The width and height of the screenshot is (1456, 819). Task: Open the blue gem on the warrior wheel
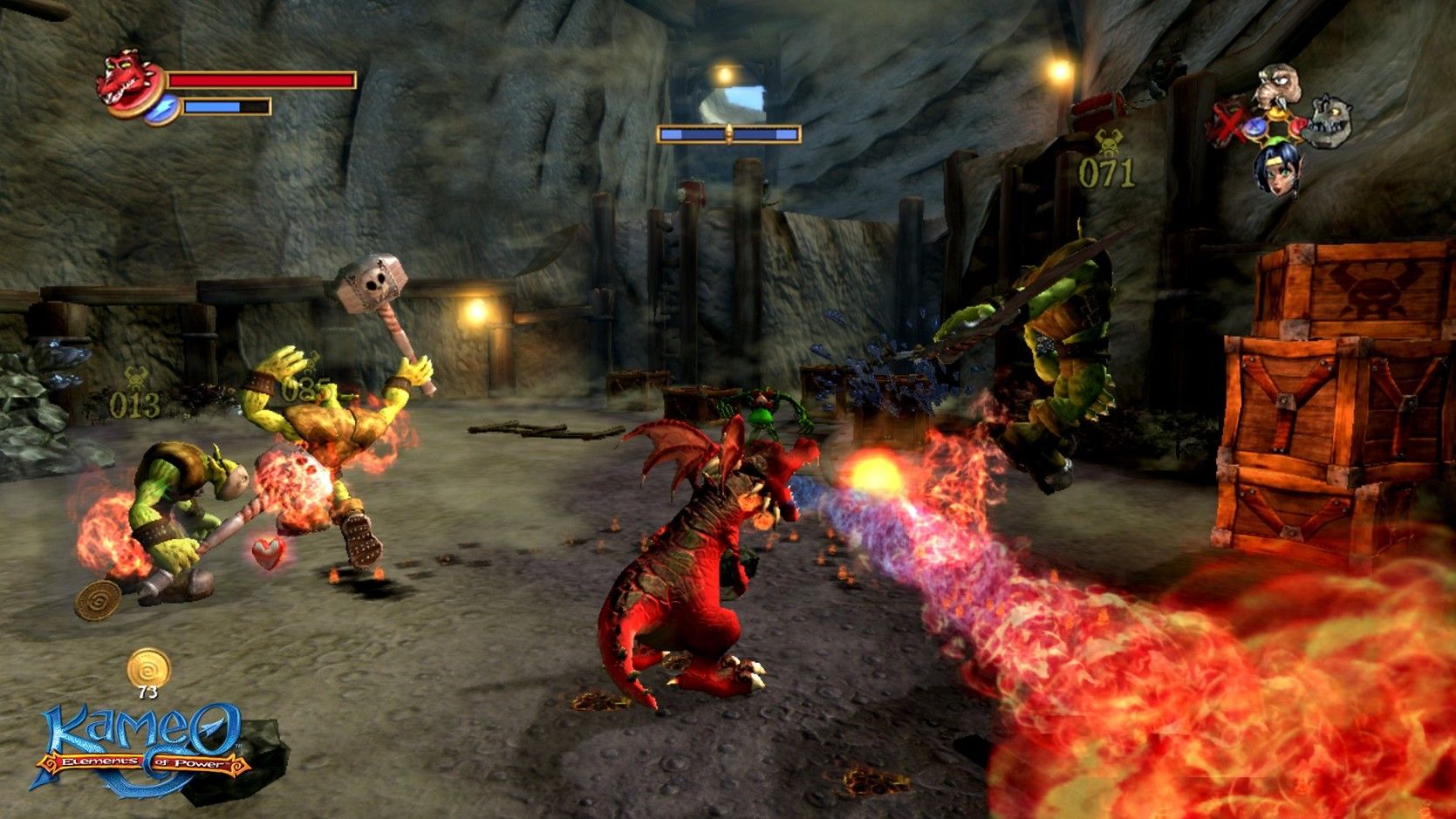tap(1255, 126)
